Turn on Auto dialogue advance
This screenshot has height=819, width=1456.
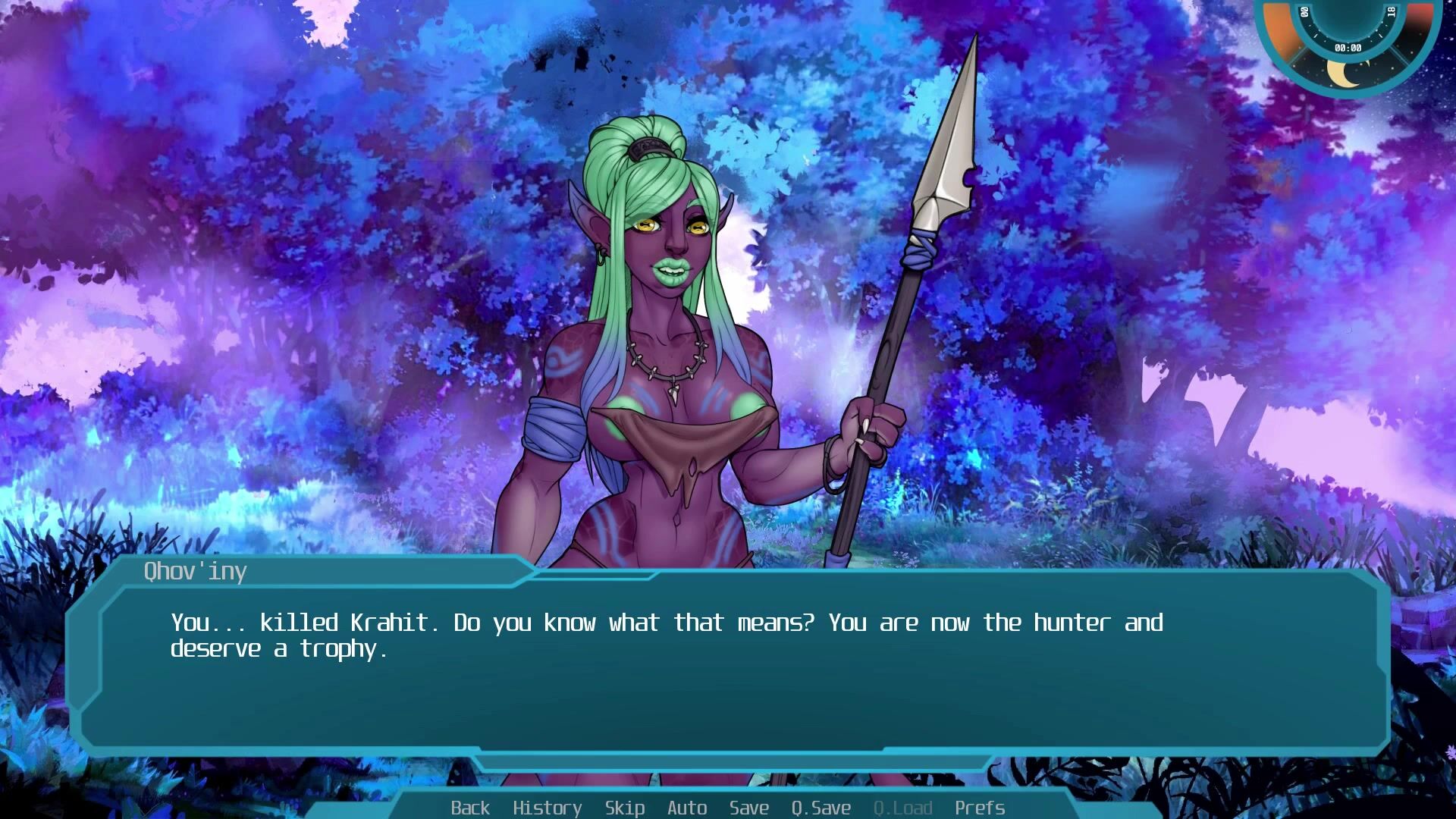point(687,808)
